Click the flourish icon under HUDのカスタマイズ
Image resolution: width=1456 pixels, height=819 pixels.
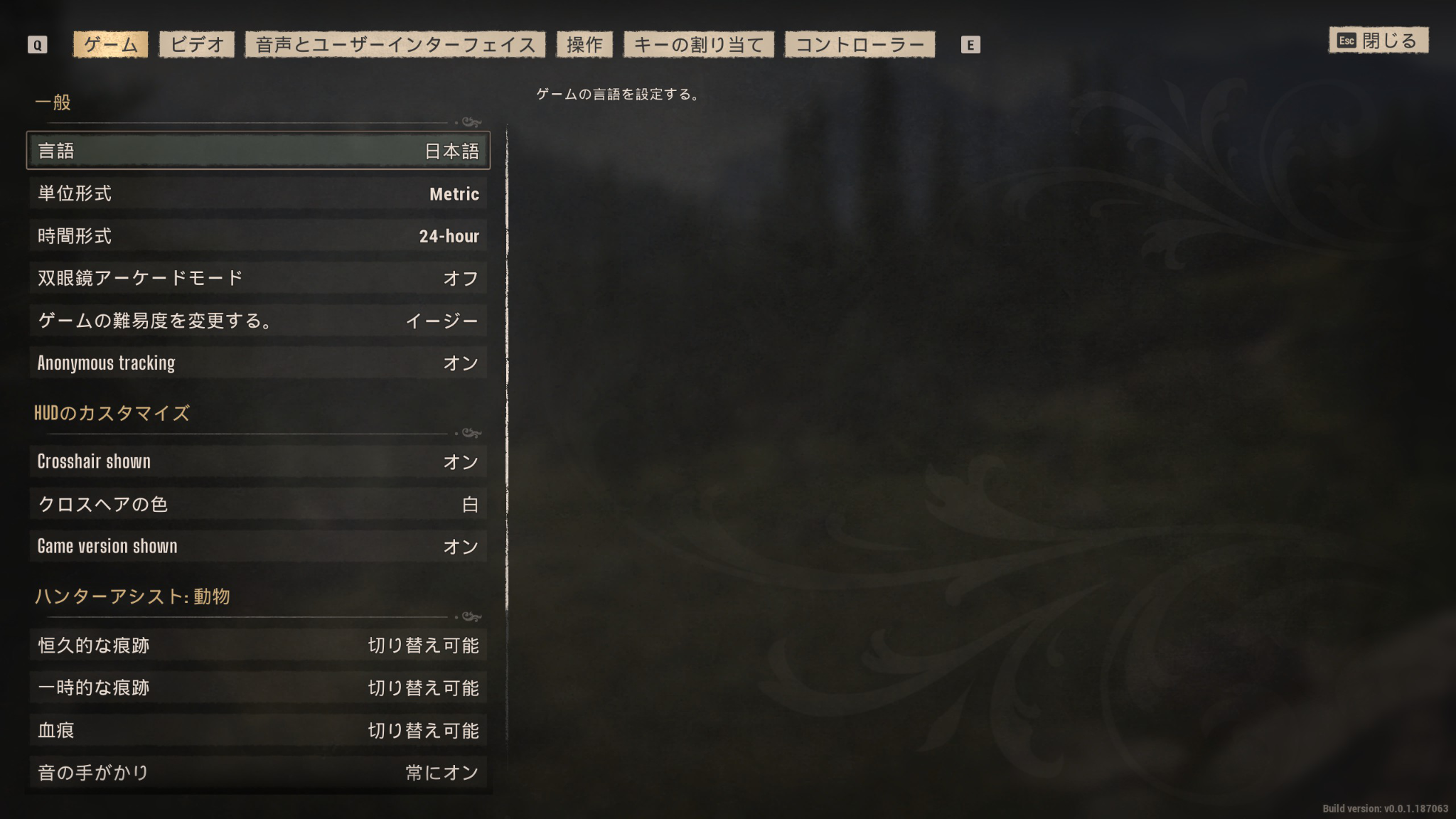(470, 434)
